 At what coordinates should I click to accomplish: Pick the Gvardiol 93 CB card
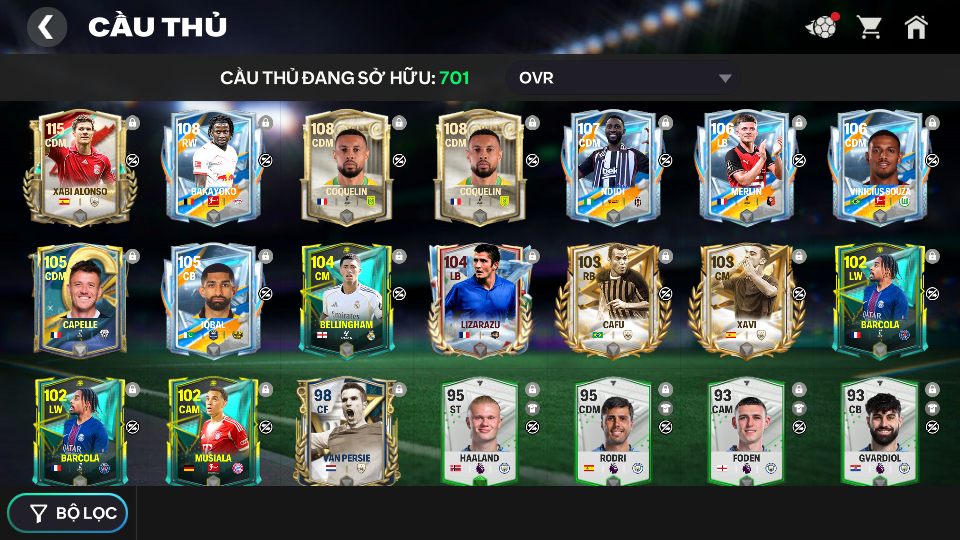click(878, 430)
